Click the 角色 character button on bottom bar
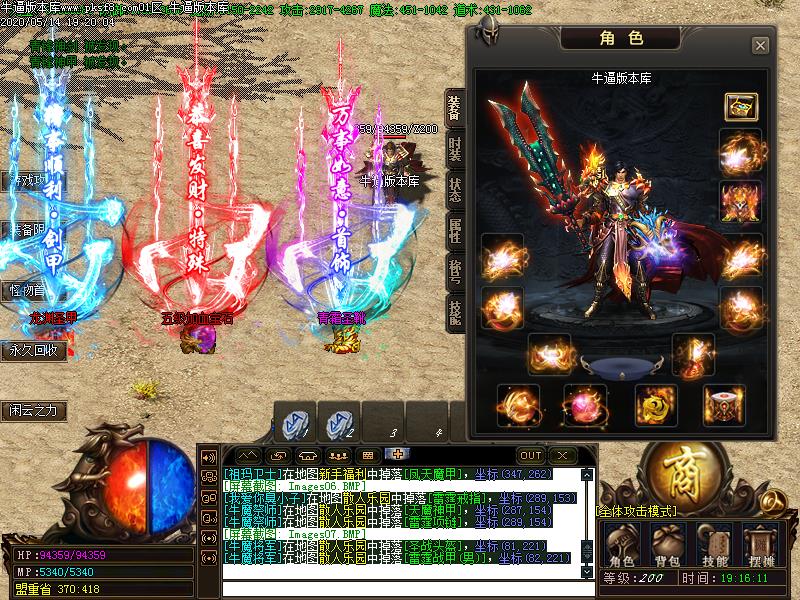This screenshot has width=800, height=600. pos(622,547)
